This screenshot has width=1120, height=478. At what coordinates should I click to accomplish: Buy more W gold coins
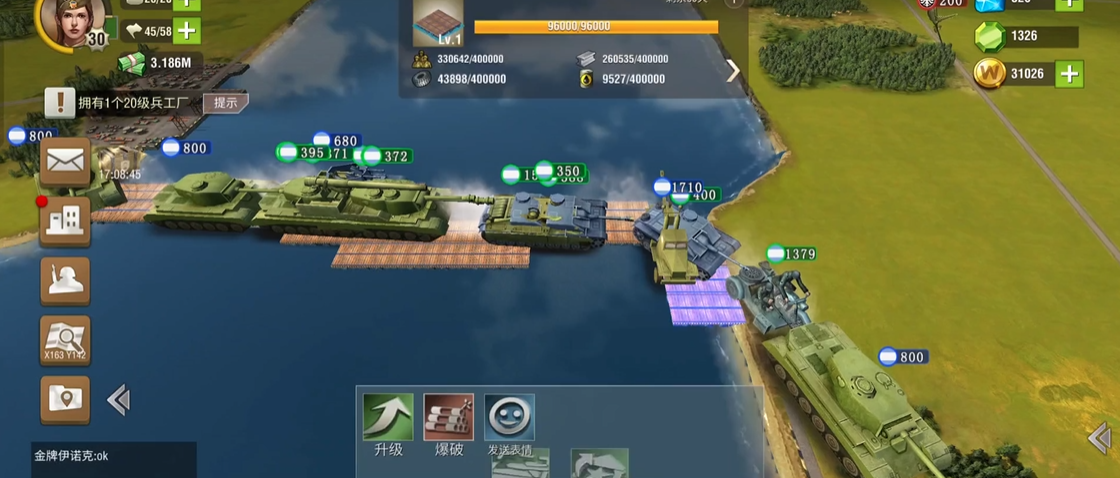tap(1070, 73)
